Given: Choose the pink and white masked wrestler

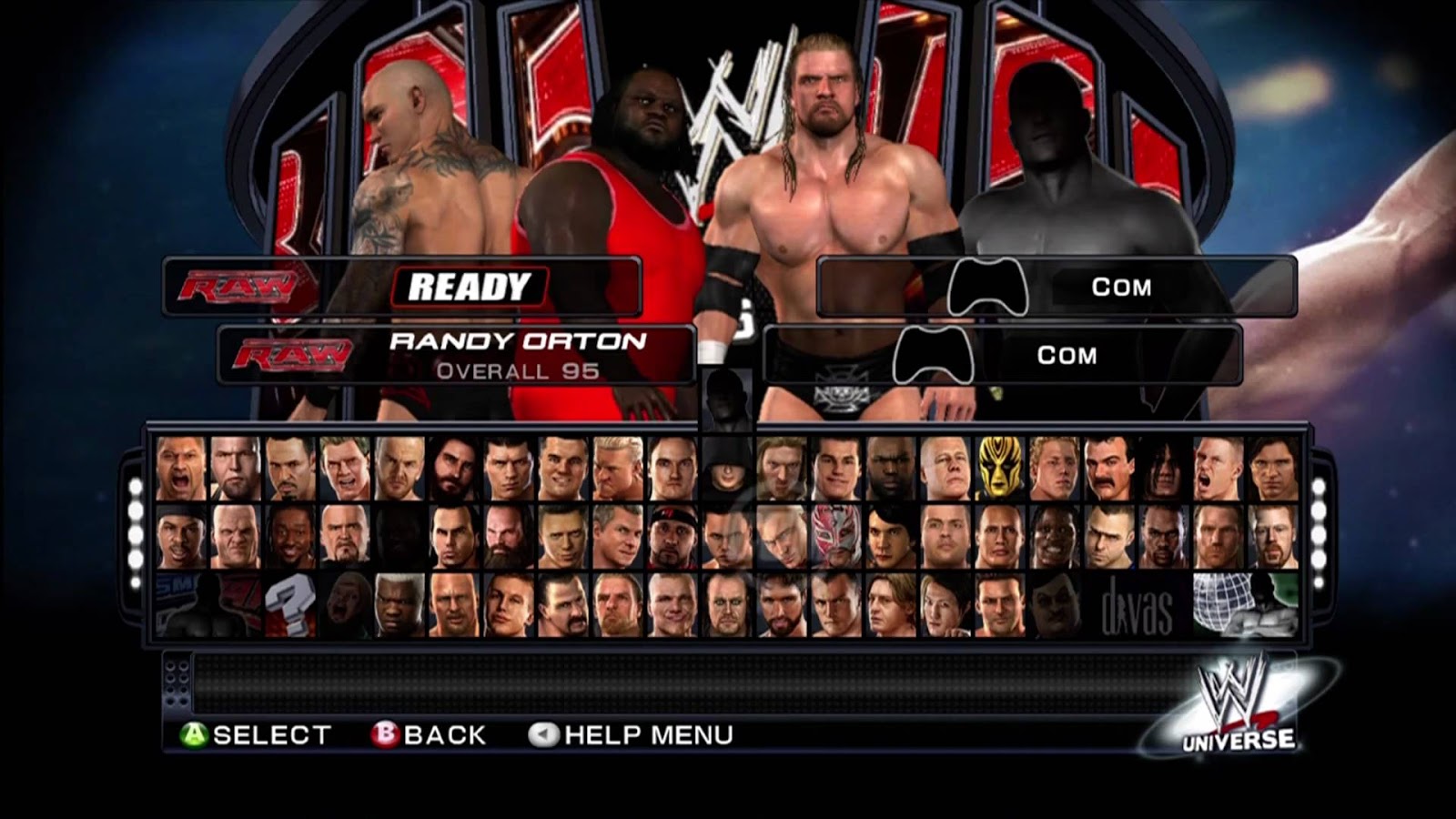Looking at the screenshot, I should 836,537.
